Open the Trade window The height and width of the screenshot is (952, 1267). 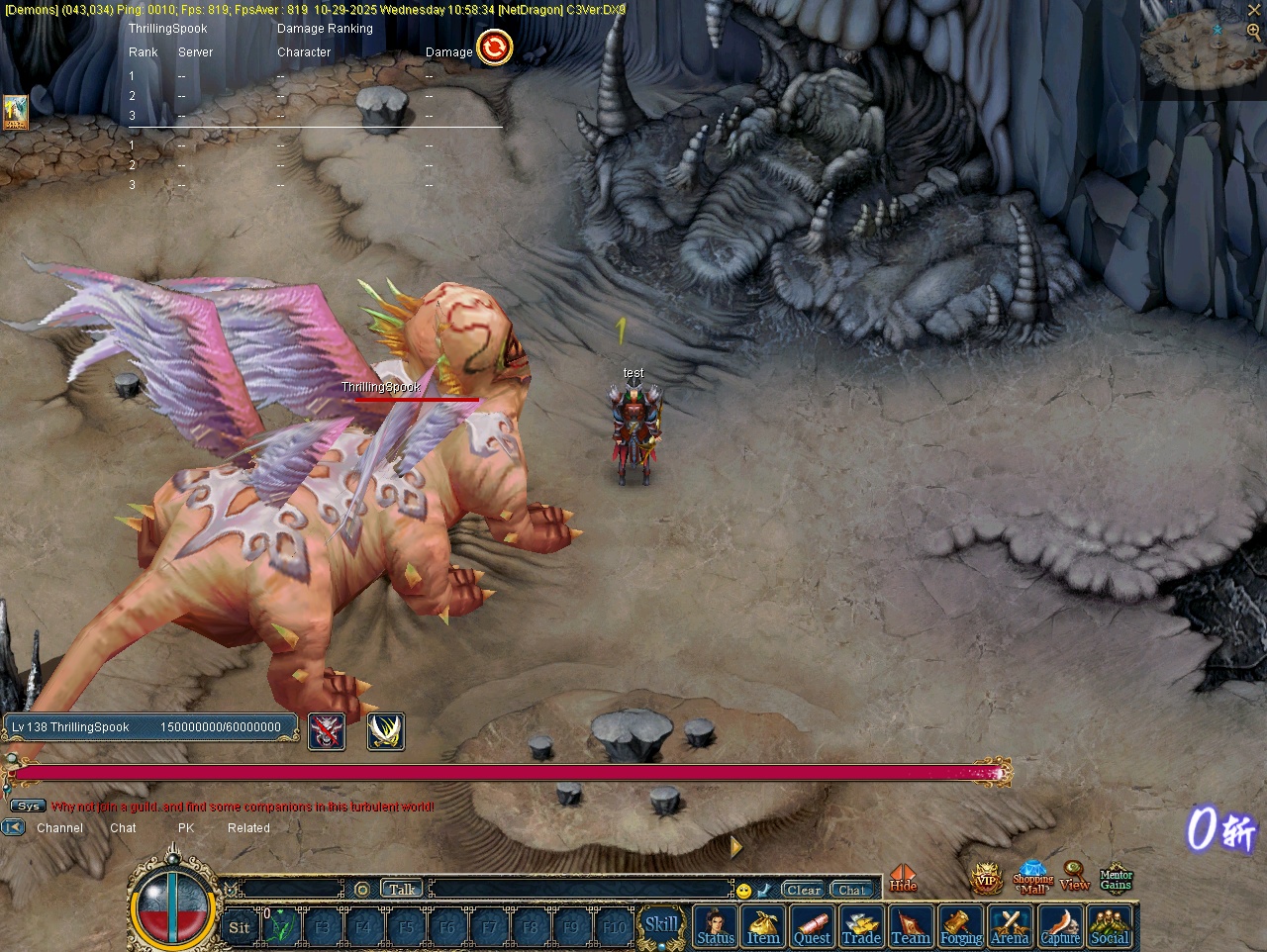(x=861, y=927)
